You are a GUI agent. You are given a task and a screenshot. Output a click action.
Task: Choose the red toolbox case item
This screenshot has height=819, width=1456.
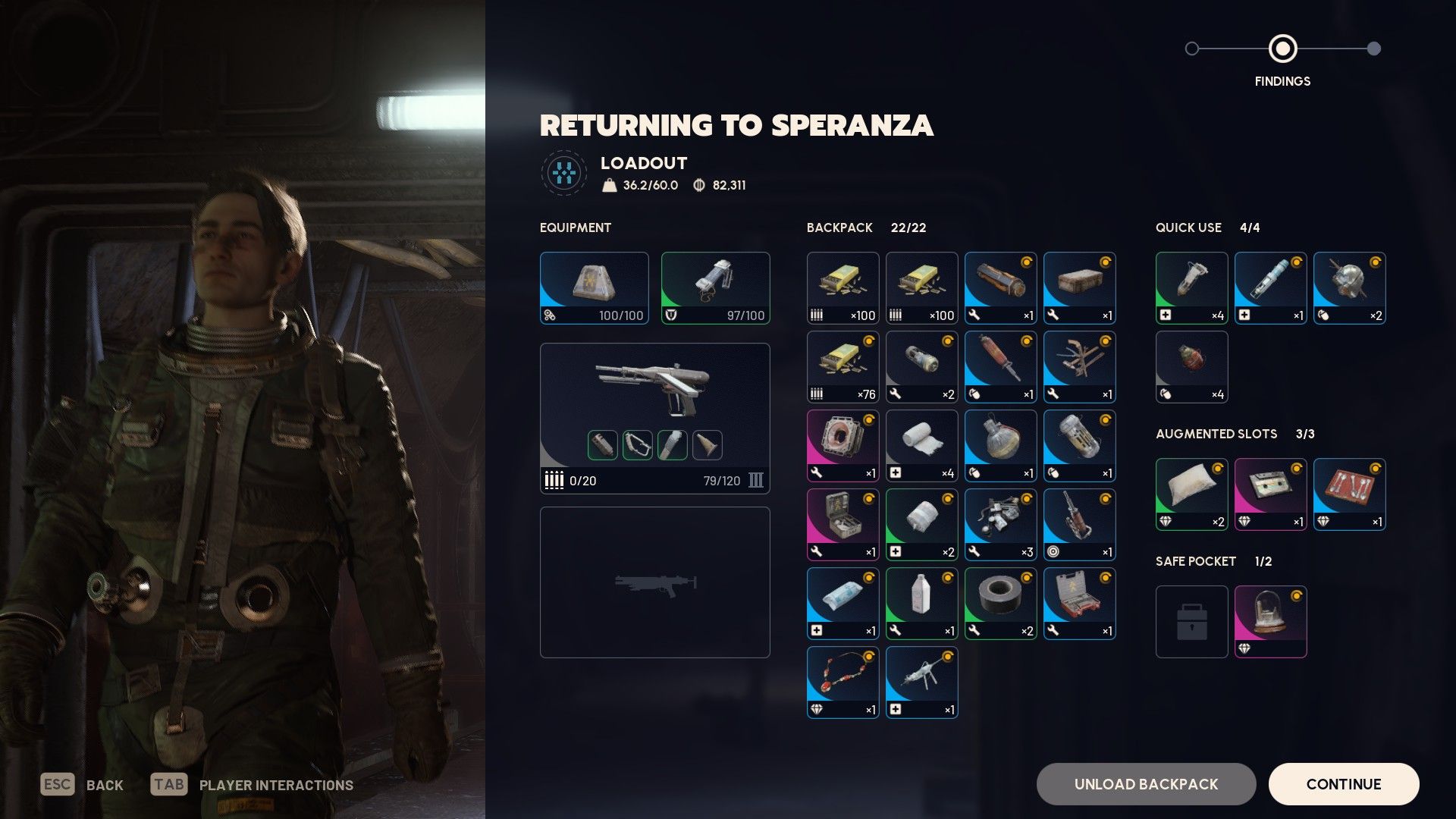tap(1079, 604)
